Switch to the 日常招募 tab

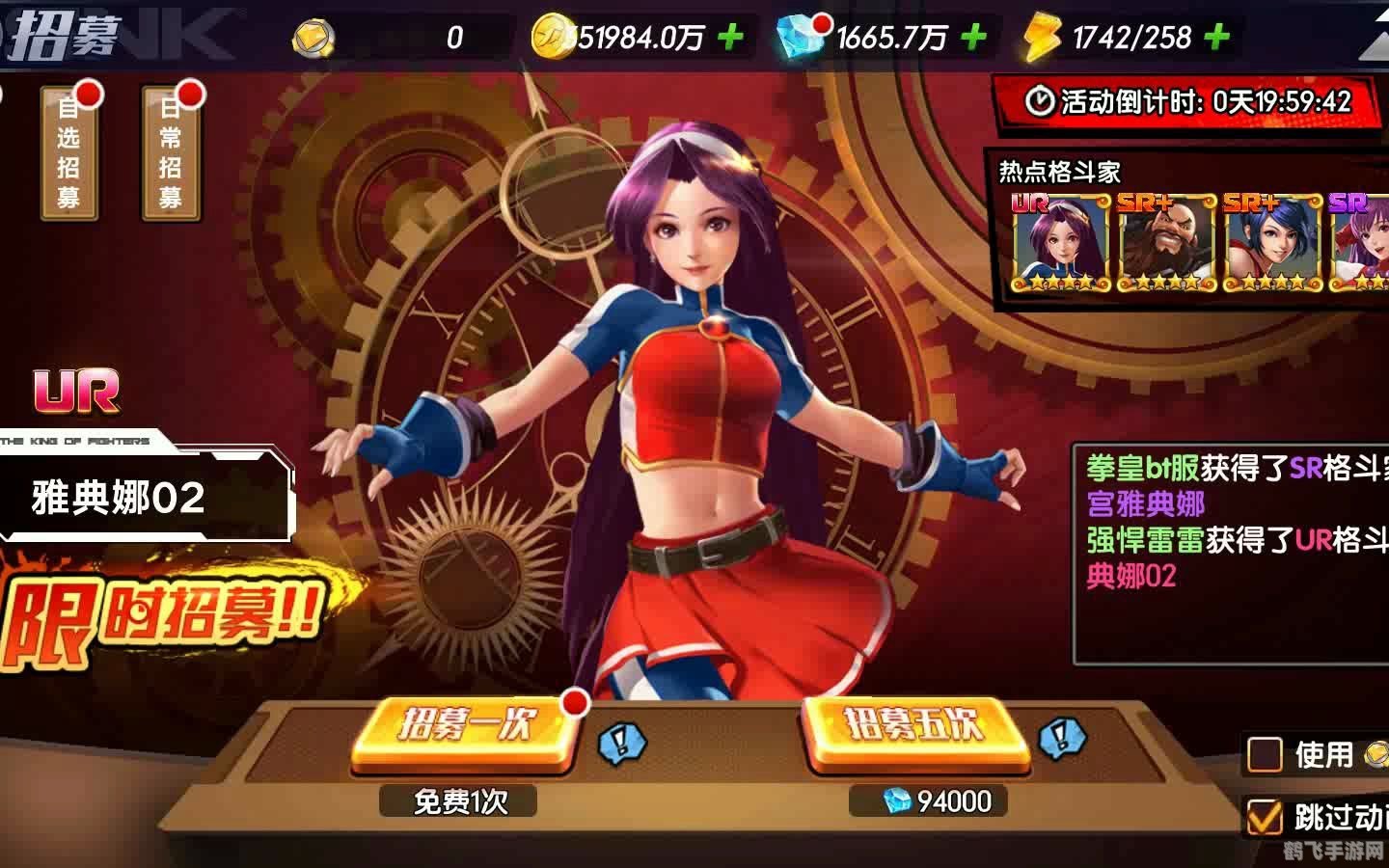tap(171, 154)
